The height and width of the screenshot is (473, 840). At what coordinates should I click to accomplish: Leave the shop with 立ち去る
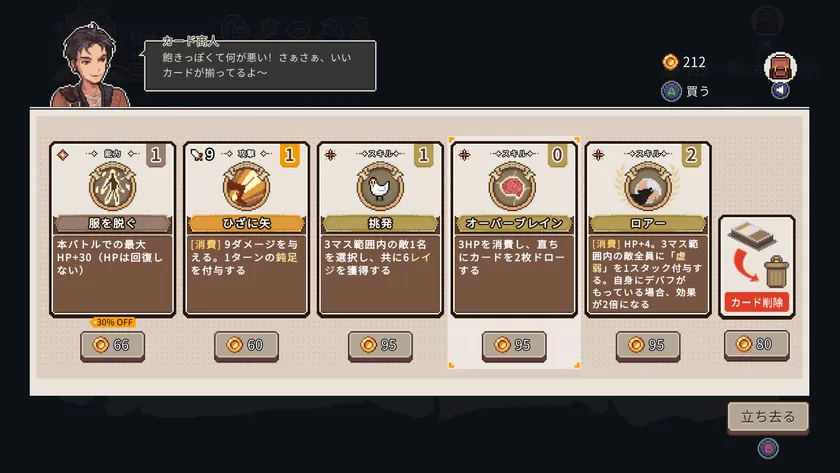(768, 417)
